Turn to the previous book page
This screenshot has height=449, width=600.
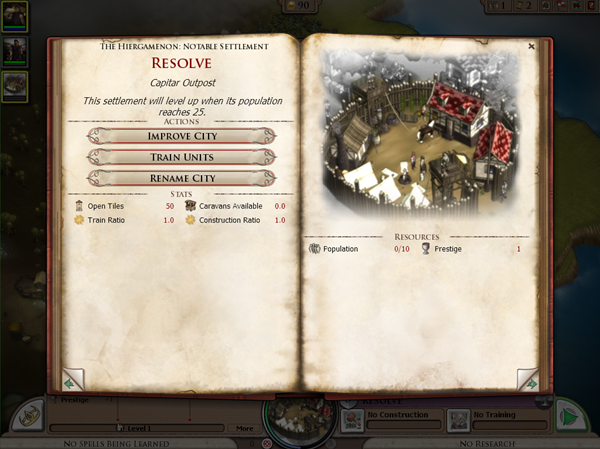point(72,381)
